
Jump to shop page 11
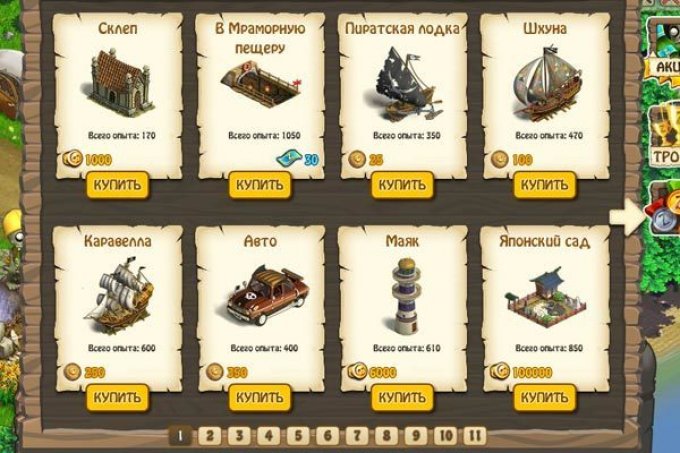(475, 436)
